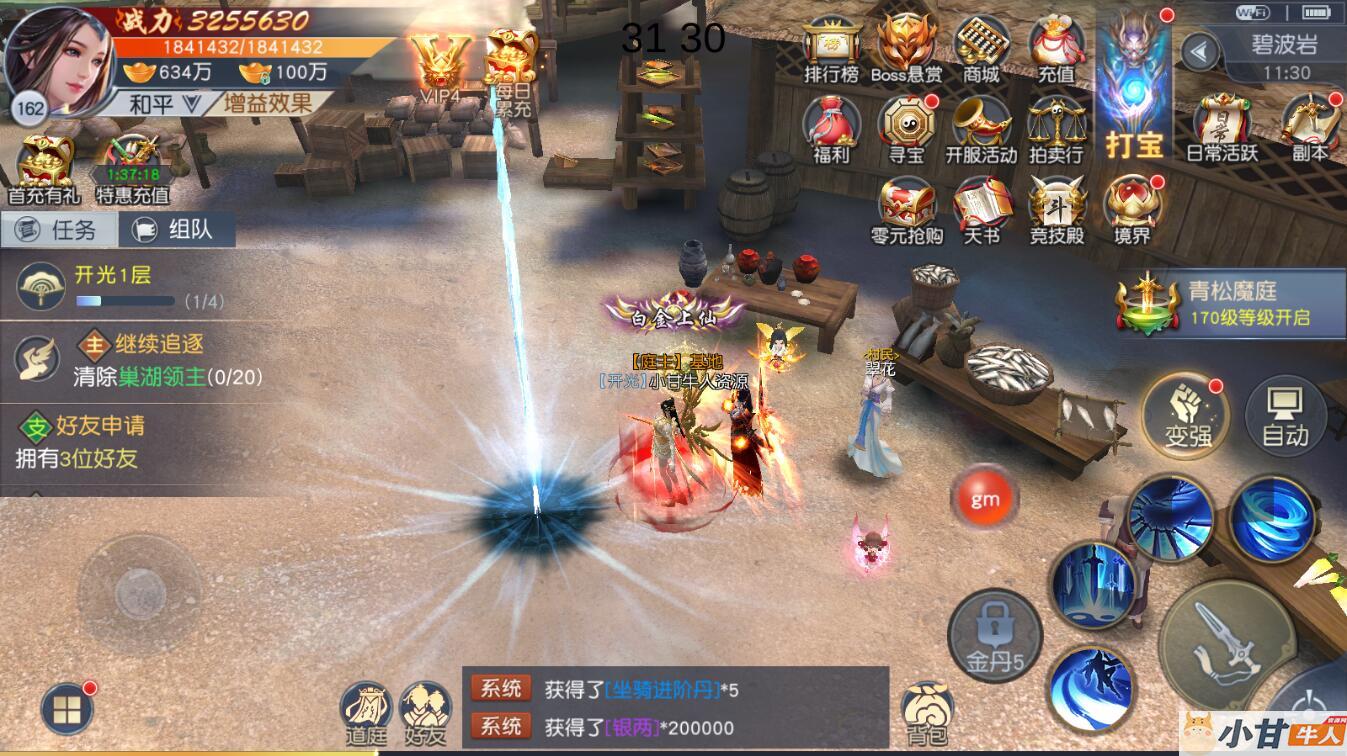Open the 道庭 guild menu

coord(367,713)
